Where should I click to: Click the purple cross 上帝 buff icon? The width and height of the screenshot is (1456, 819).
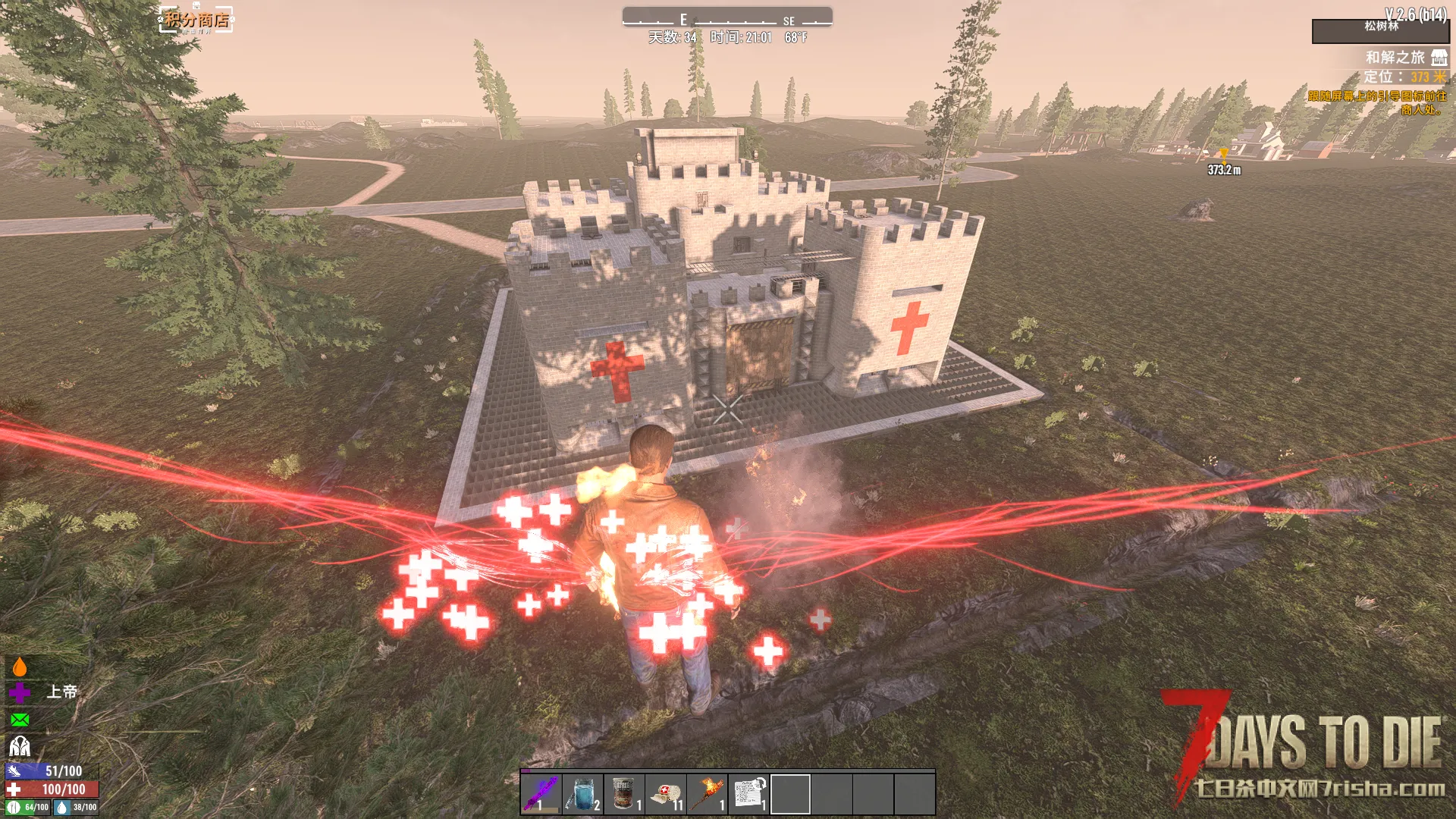20,692
